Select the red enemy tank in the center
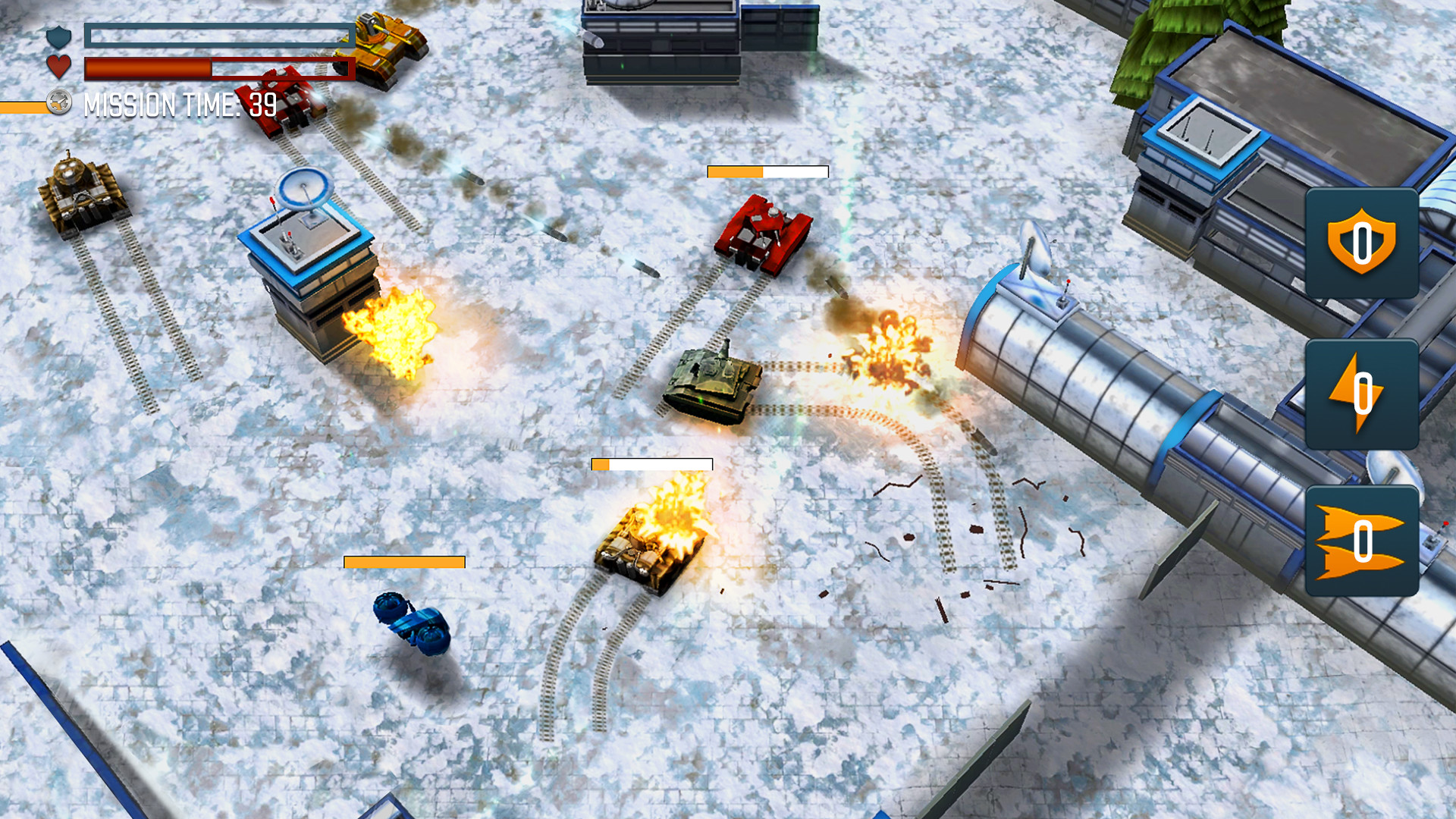The image size is (1456, 819). click(x=762, y=237)
